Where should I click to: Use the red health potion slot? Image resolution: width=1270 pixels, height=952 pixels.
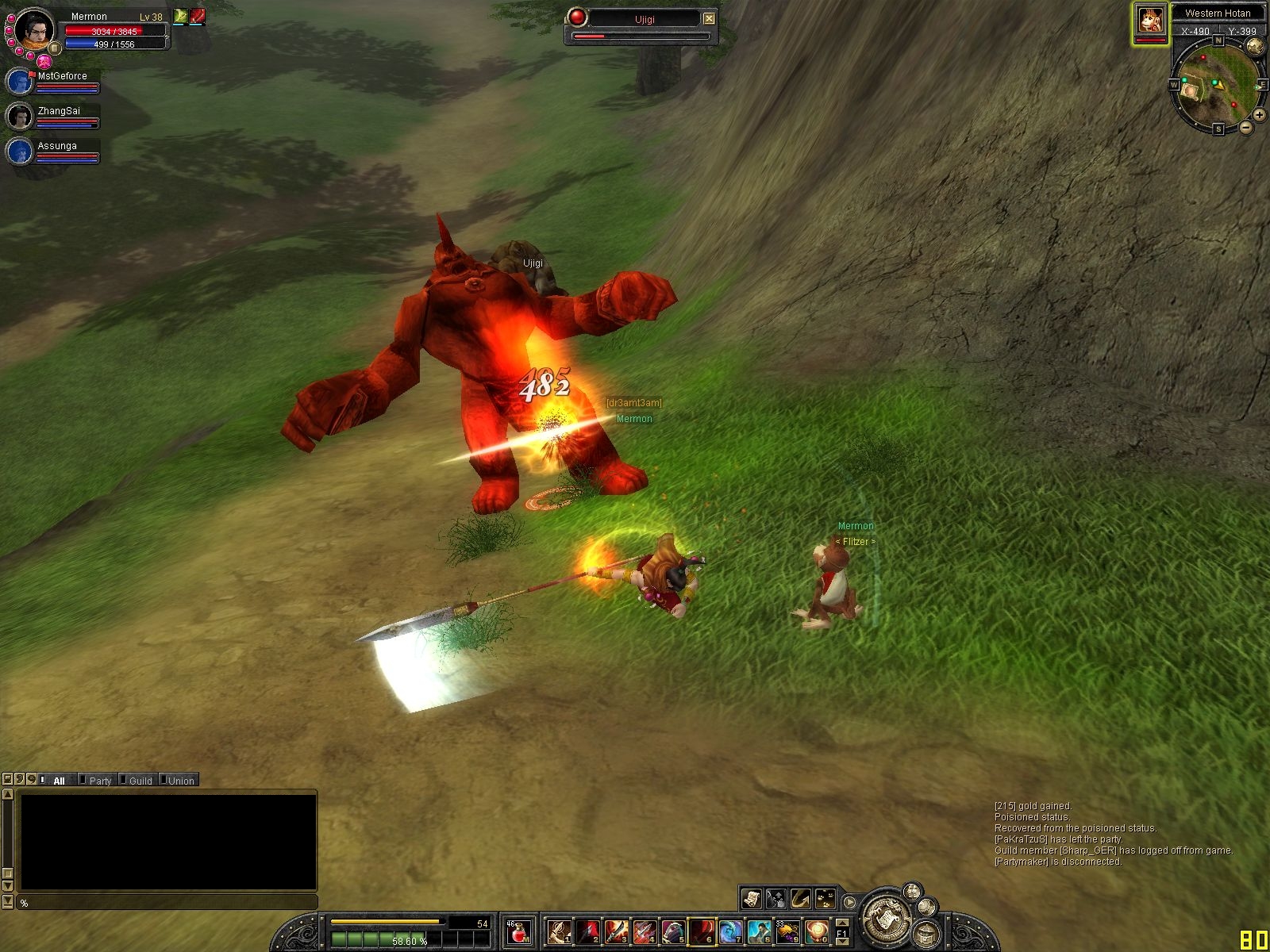tap(518, 932)
